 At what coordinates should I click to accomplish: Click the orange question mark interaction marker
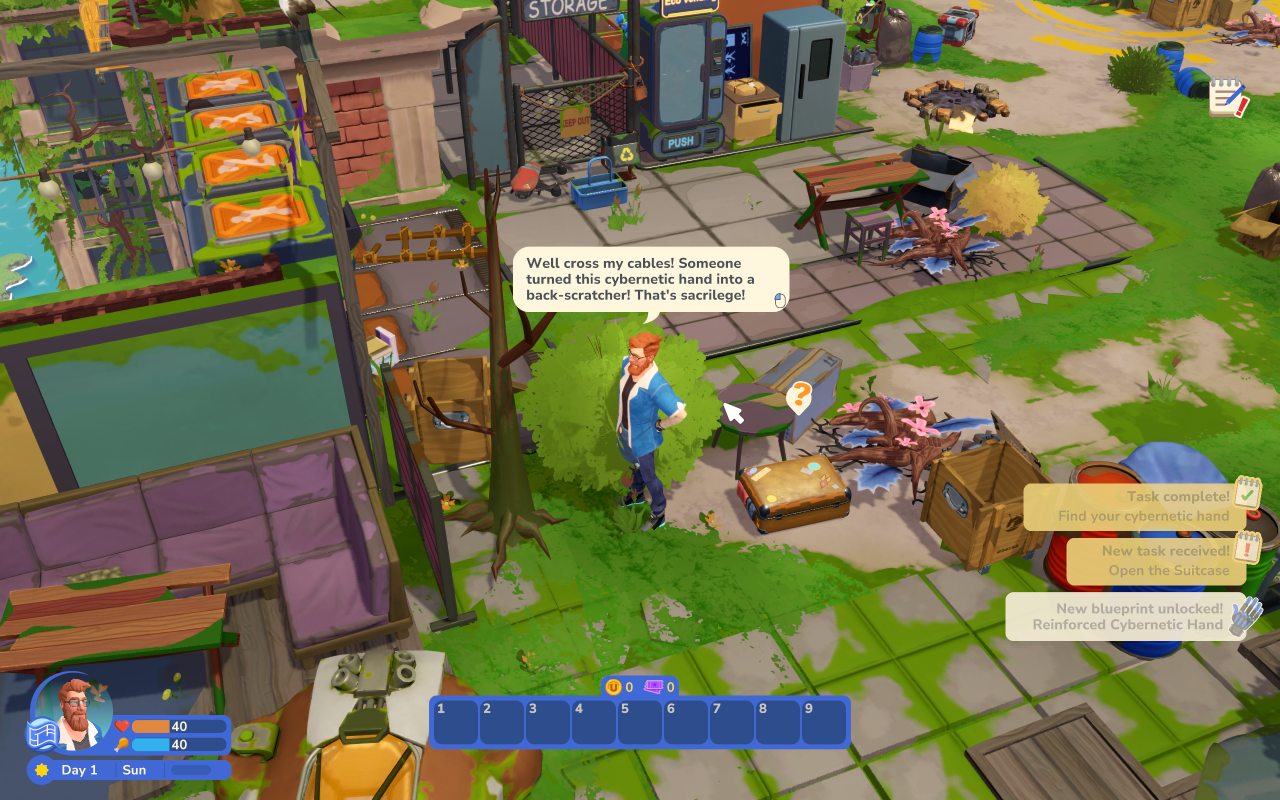coord(798,397)
